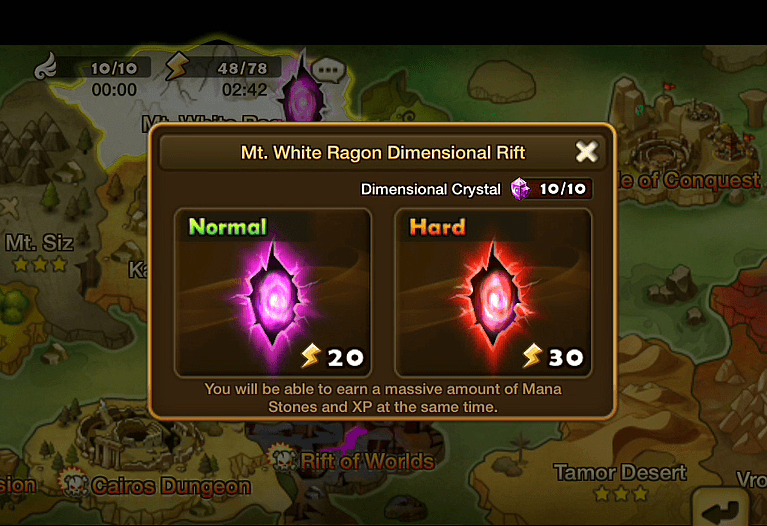Close the Dimensional Rift dialog
The width and height of the screenshot is (767, 526).
tap(586, 152)
